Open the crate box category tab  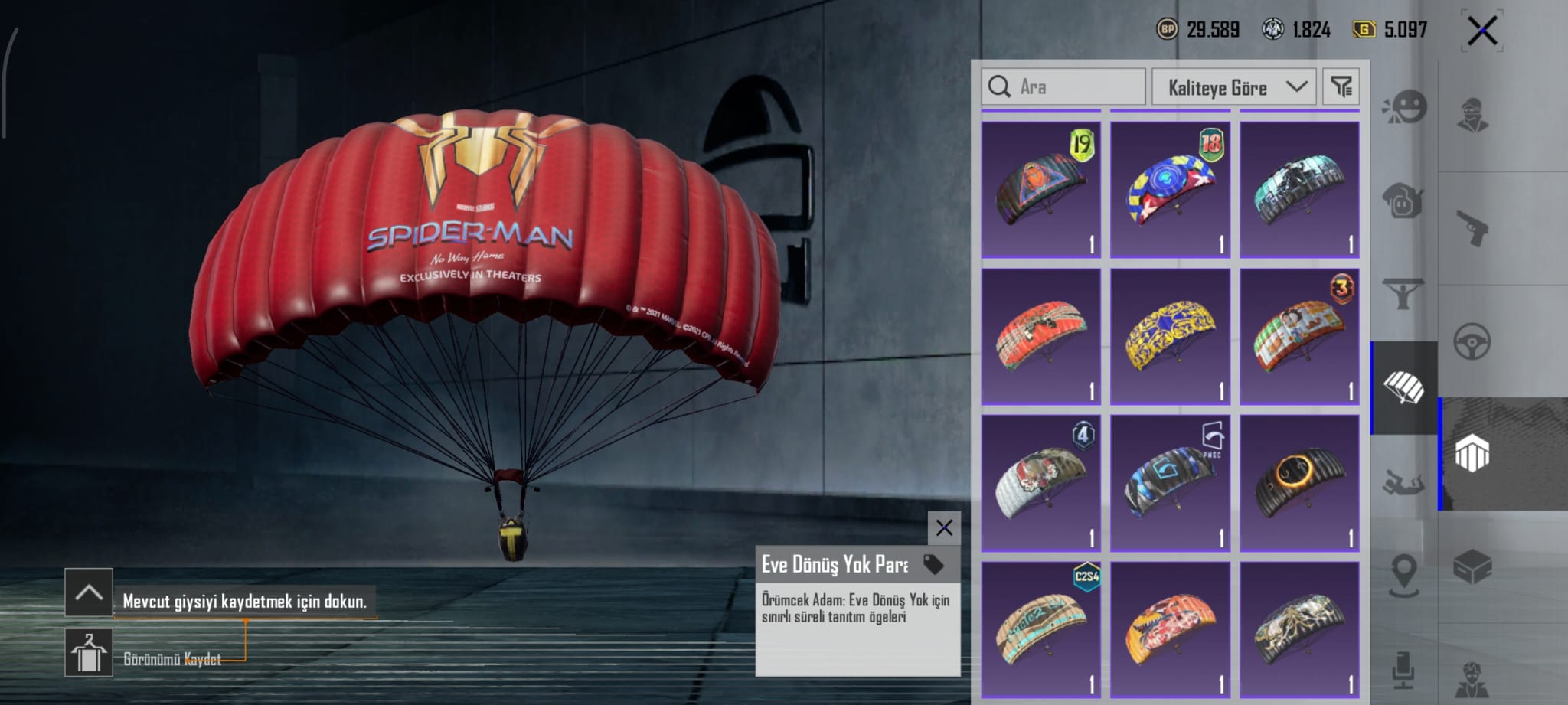tap(1472, 567)
